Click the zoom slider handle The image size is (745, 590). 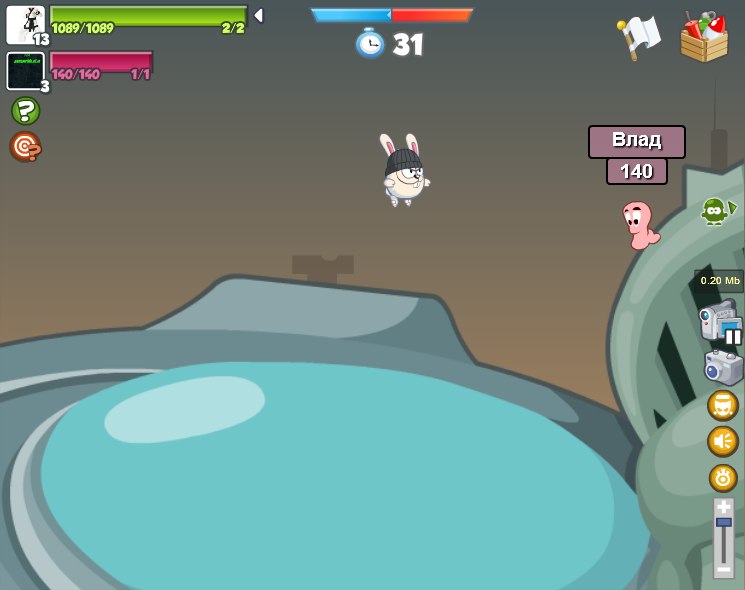723,522
